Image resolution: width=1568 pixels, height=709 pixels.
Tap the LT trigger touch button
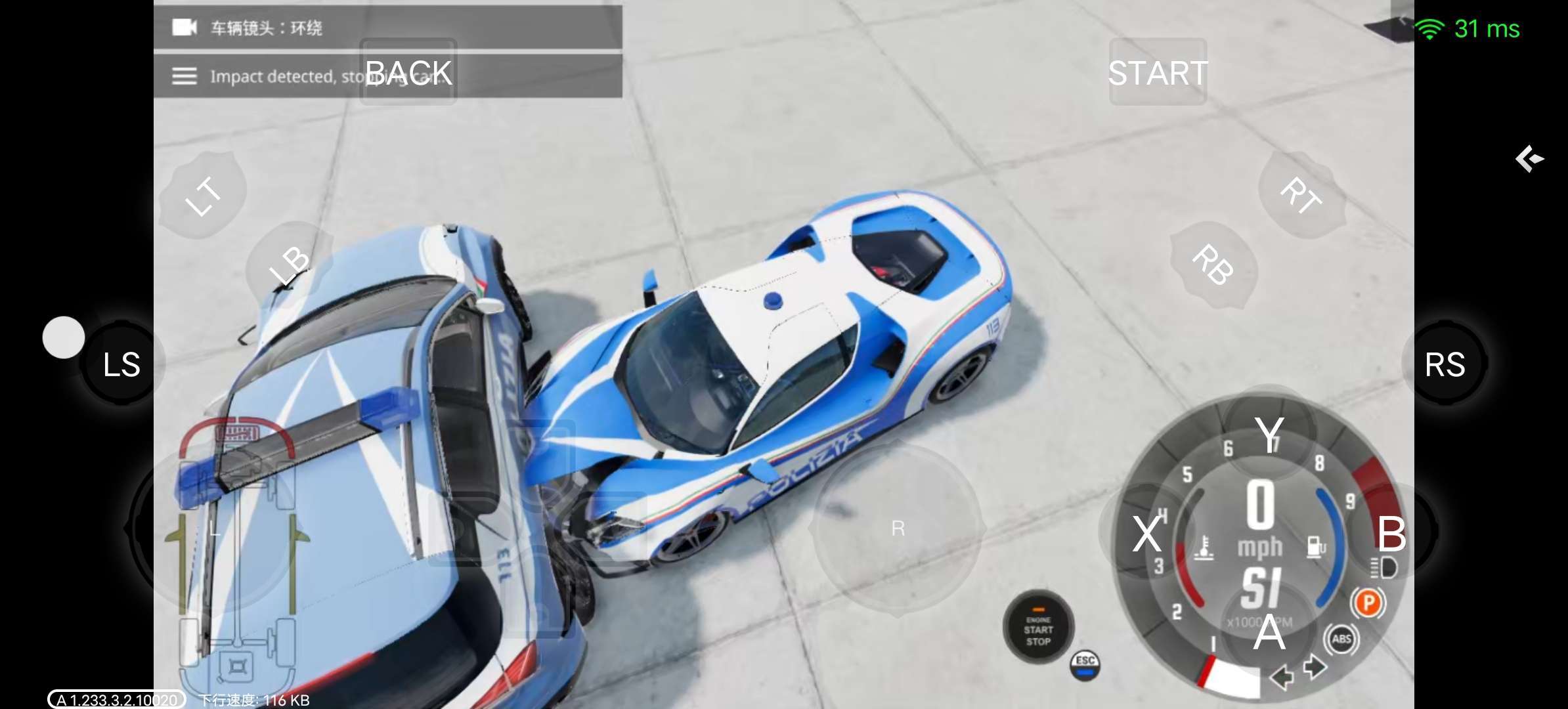coord(203,195)
